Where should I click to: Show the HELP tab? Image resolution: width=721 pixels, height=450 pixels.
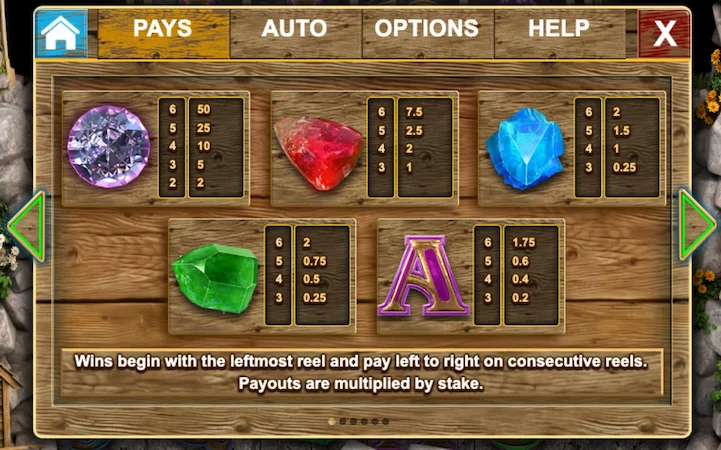pos(558,30)
